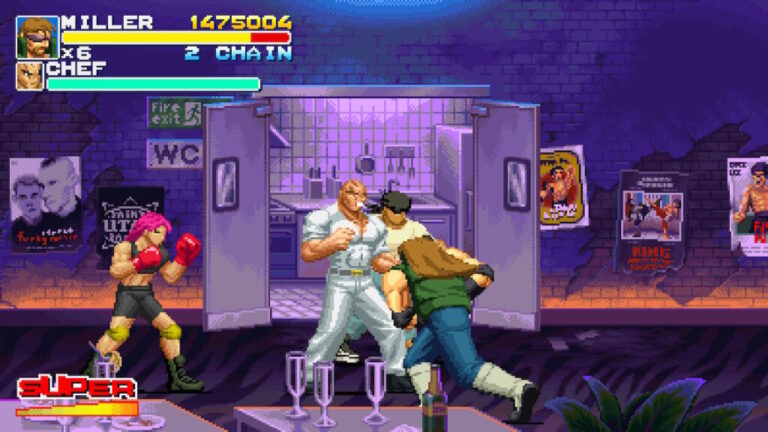This screenshot has height=432, width=768.
Task: Click Miller's player portrait icon
Action: (x=36, y=37)
